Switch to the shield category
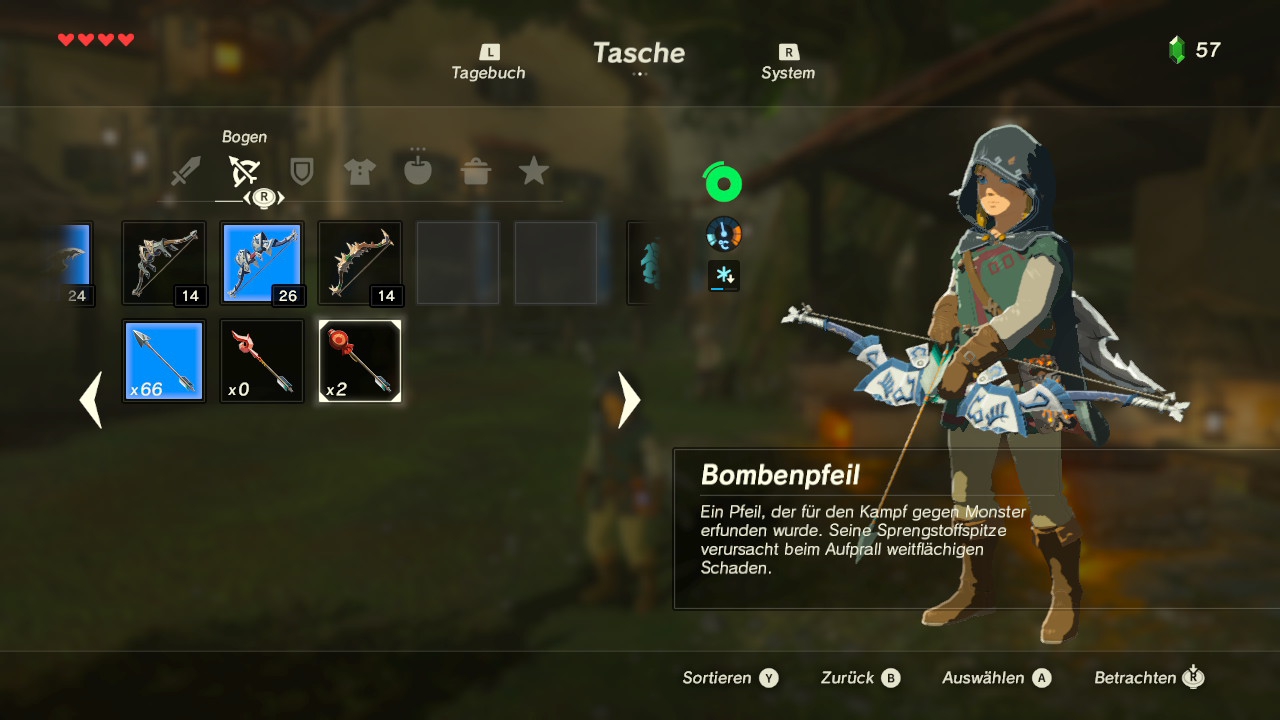Viewport: 1280px width, 720px height. pyautogui.click(x=302, y=172)
